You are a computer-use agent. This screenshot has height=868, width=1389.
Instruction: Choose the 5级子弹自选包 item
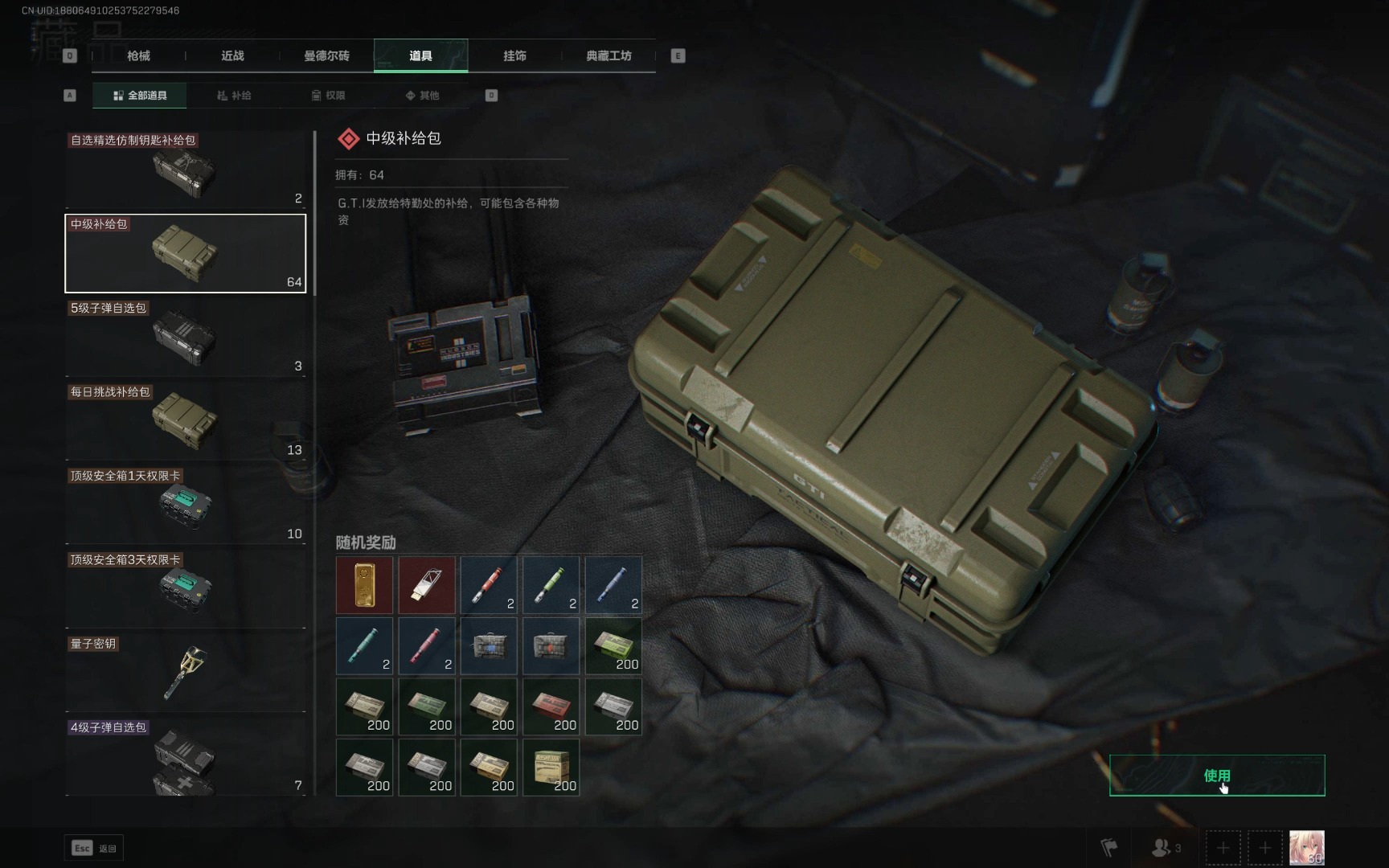pos(185,338)
